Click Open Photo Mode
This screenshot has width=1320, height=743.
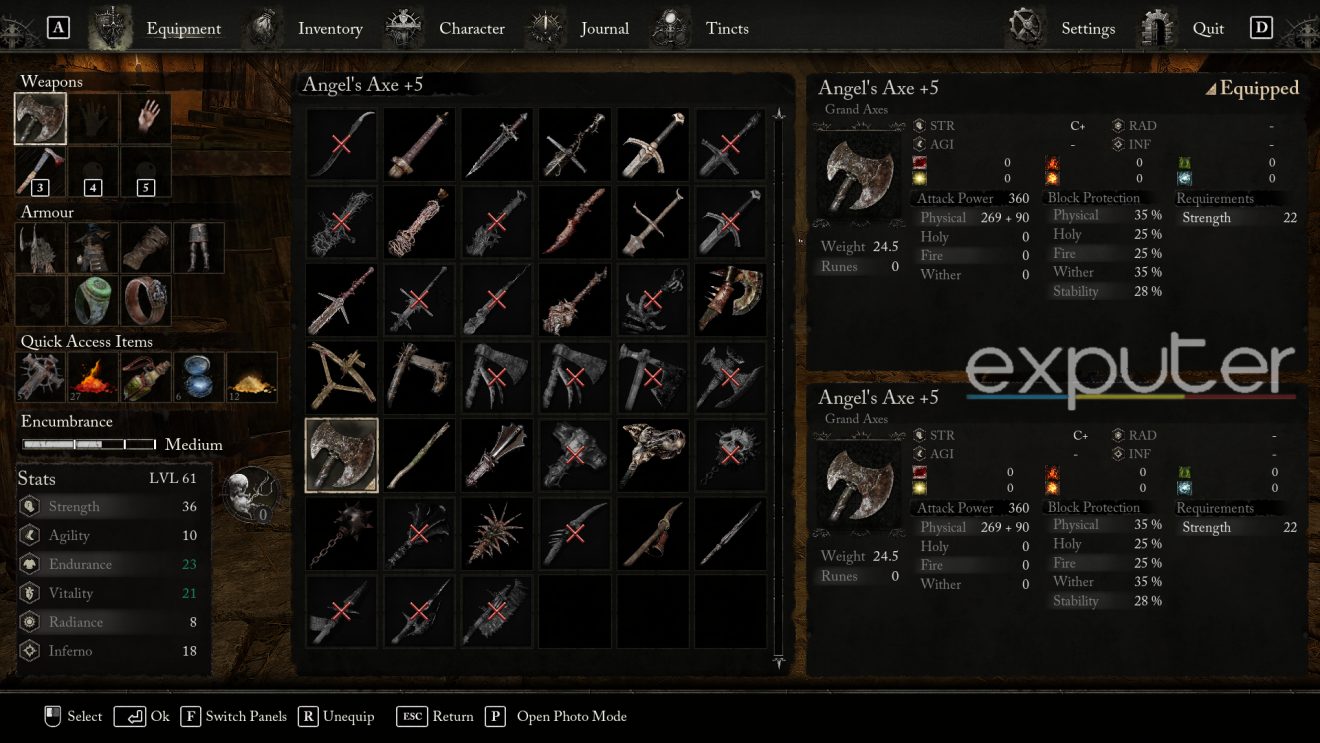571,716
